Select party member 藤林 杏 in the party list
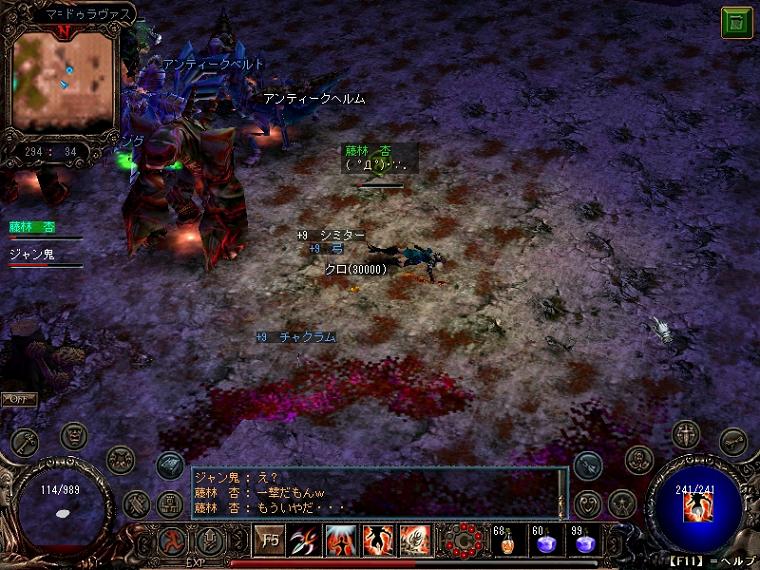 pyautogui.click(x=32, y=228)
